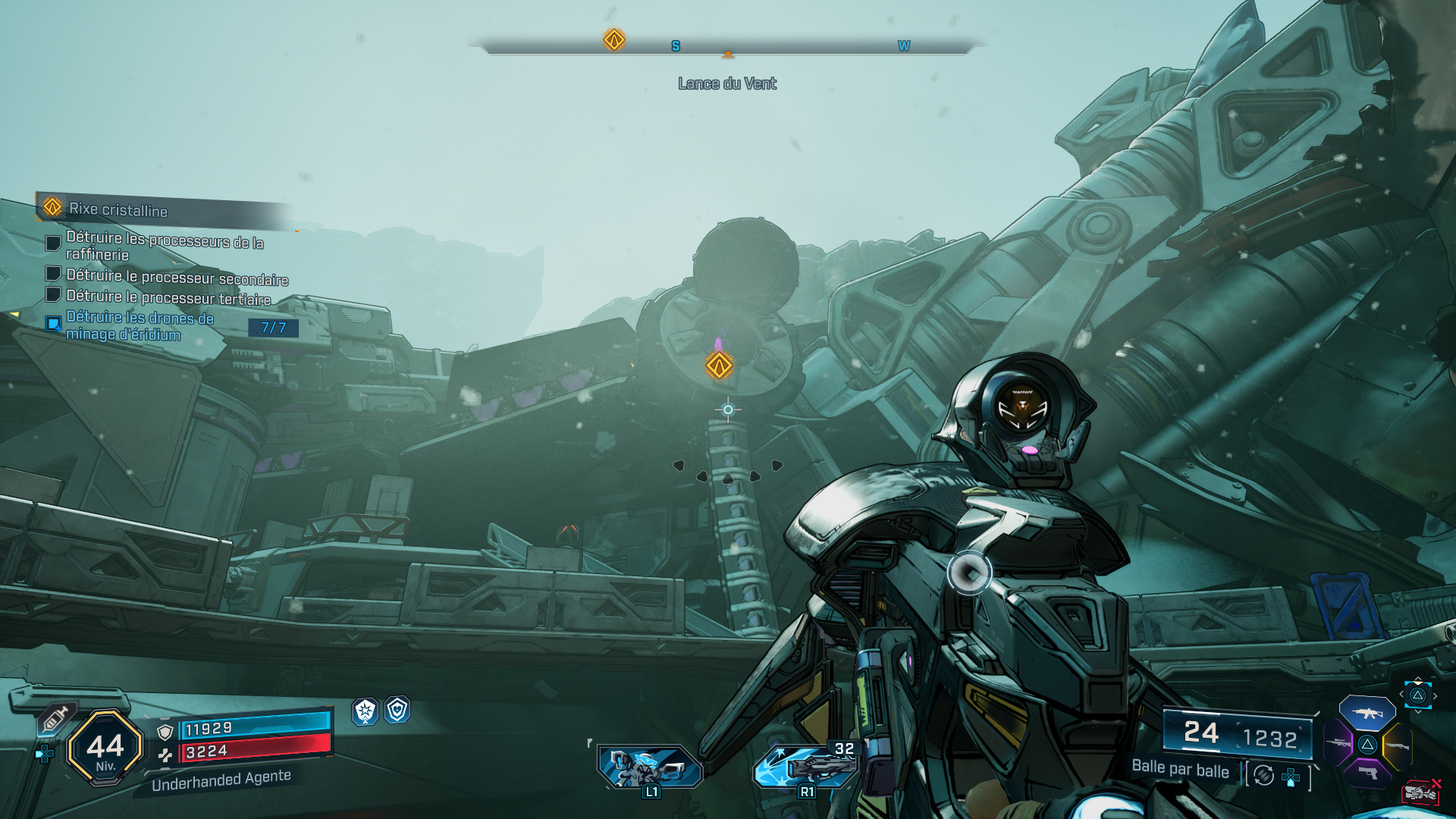Click the level 44 badge
The width and height of the screenshot is (1456, 819).
pyautogui.click(x=105, y=748)
